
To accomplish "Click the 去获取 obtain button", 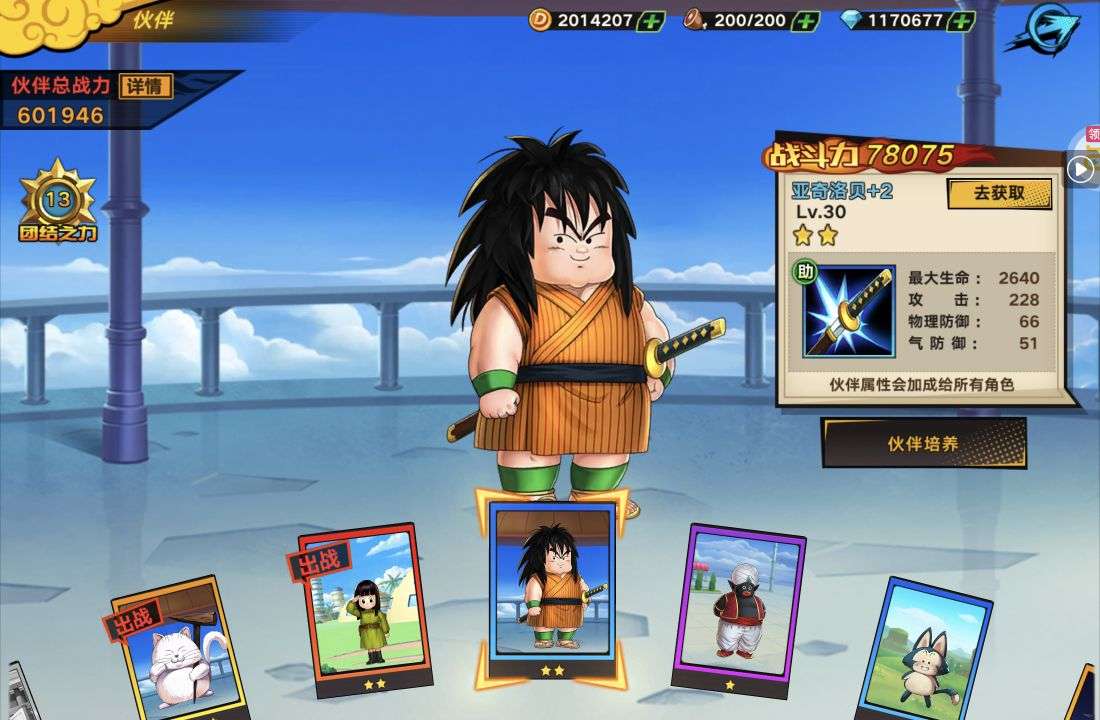I will pyautogui.click(x=999, y=193).
